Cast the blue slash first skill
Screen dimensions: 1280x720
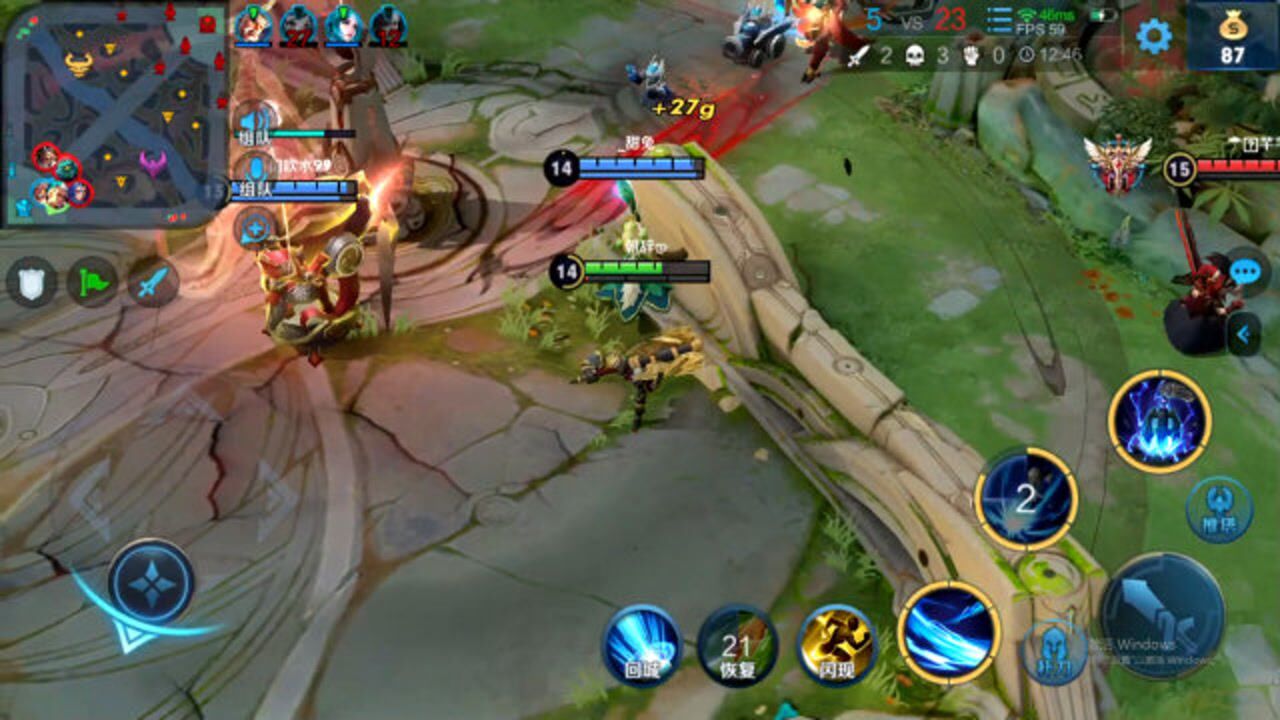coord(949,631)
